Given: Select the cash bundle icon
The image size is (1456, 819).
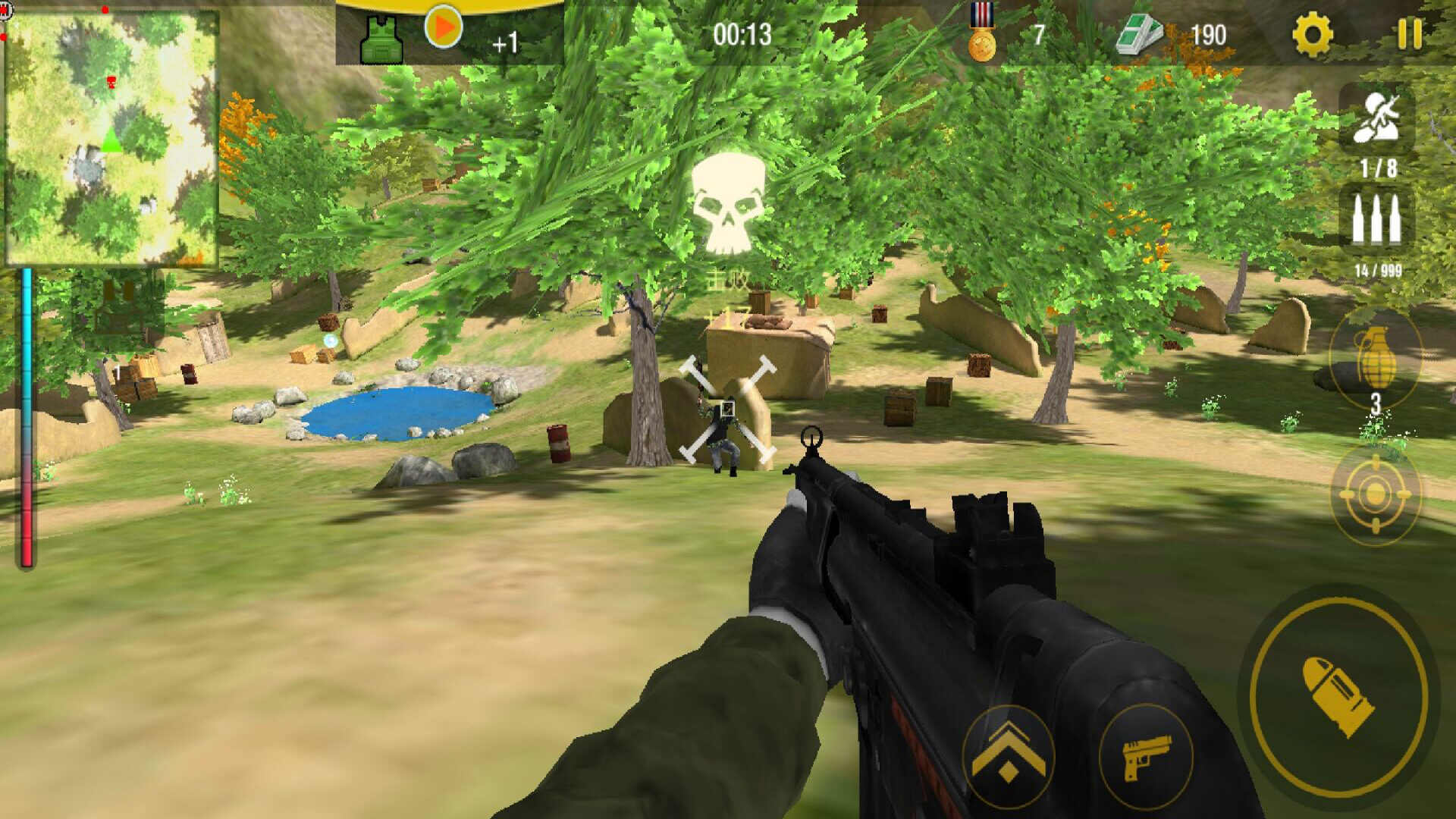Looking at the screenshot, I should click(x=1139, y=35).
